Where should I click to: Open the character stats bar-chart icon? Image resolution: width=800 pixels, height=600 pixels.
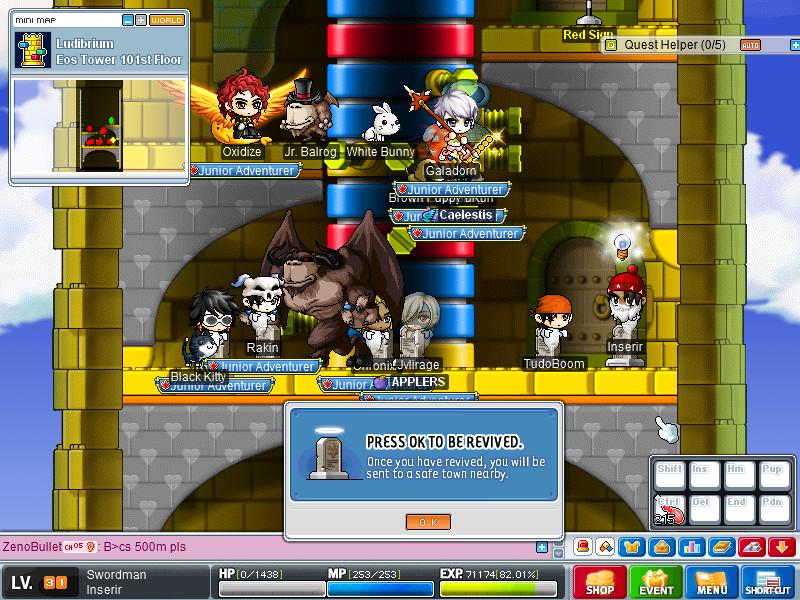[689, 547]
